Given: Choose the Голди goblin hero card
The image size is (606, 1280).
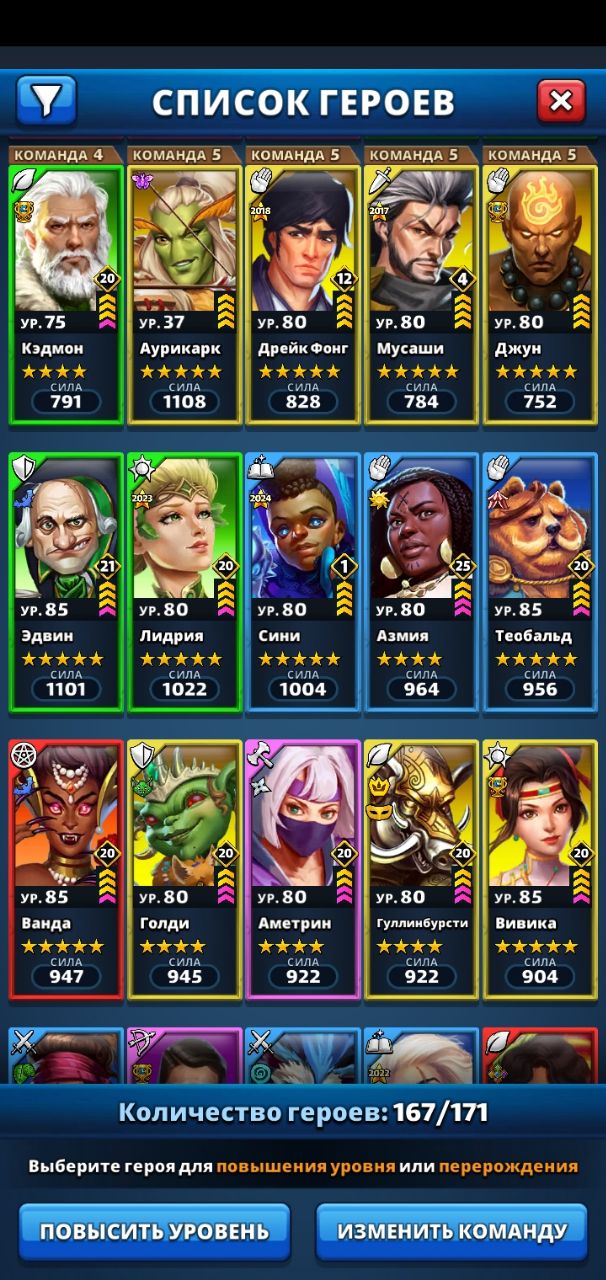Looking at the screenshot, I should click(x=184, y=869).
